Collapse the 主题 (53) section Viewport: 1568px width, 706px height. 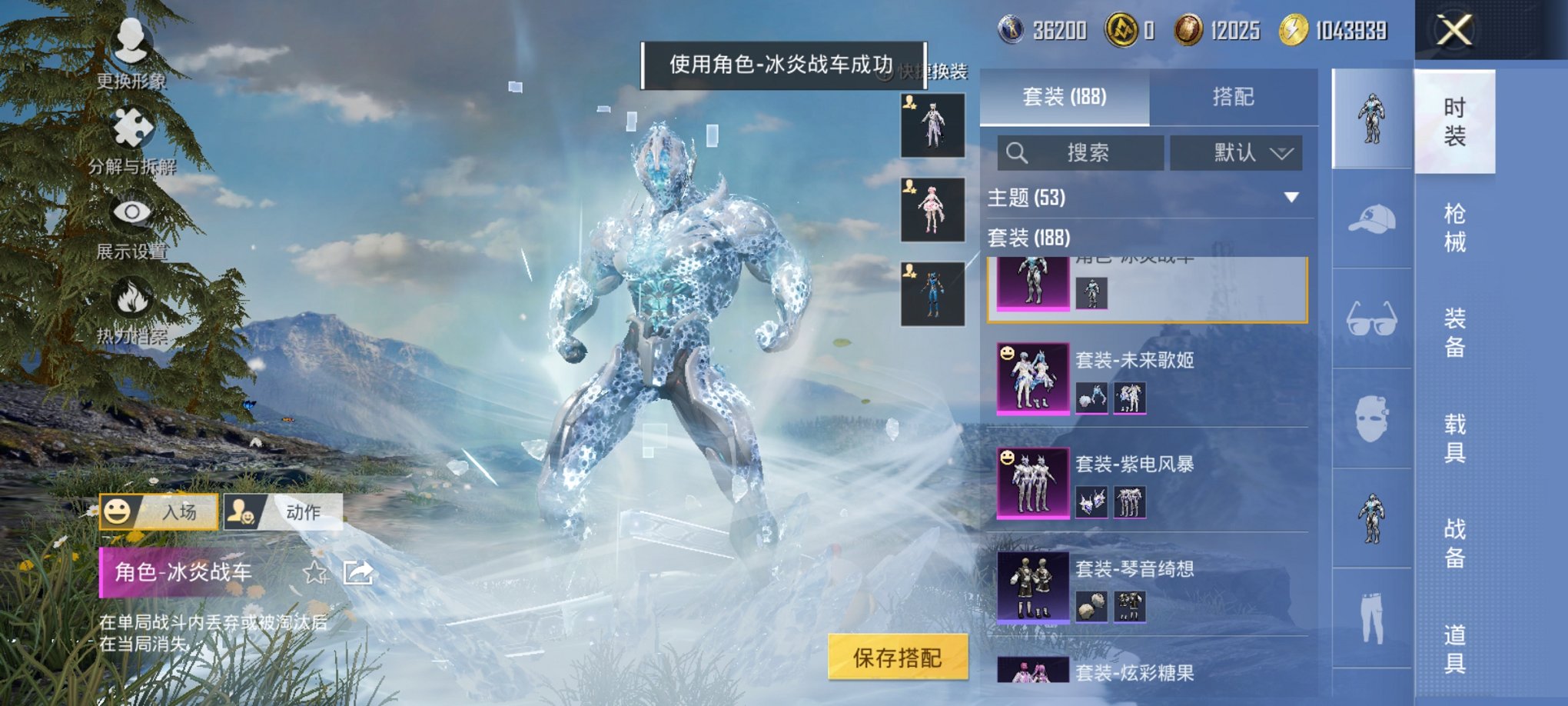point(1291,198)
